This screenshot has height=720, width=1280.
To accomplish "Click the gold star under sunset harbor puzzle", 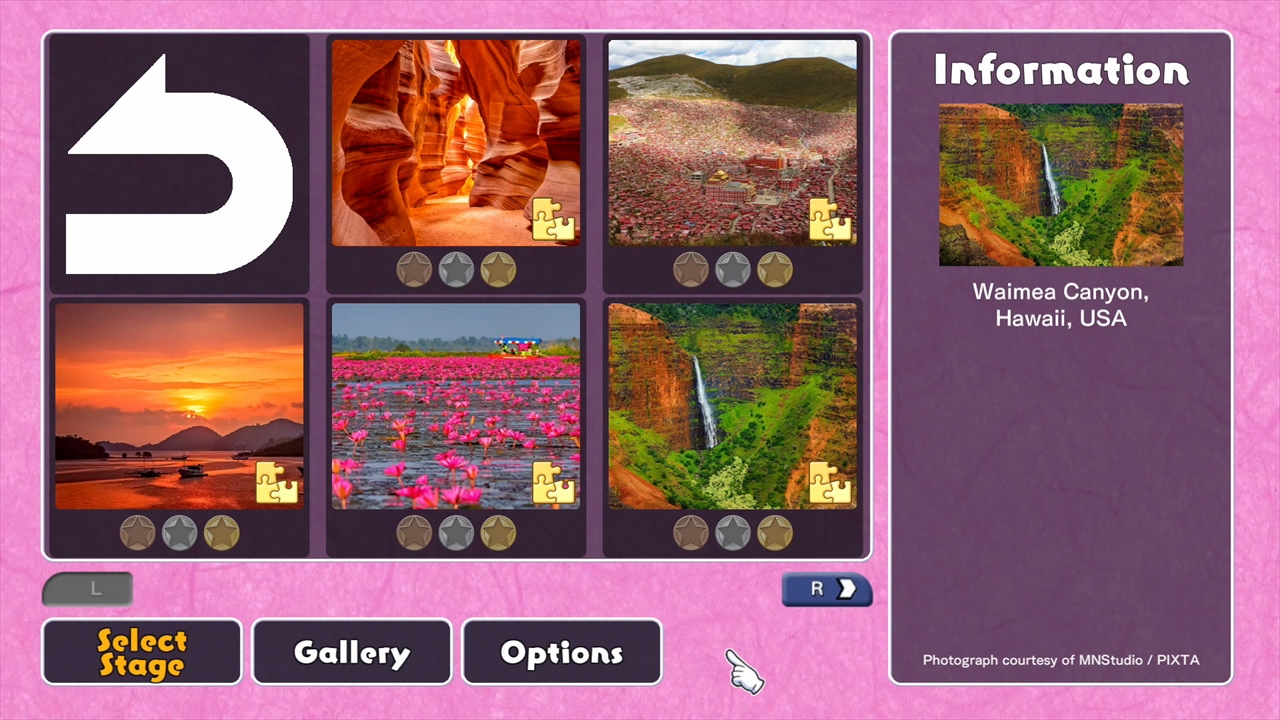I will [220, 533].
